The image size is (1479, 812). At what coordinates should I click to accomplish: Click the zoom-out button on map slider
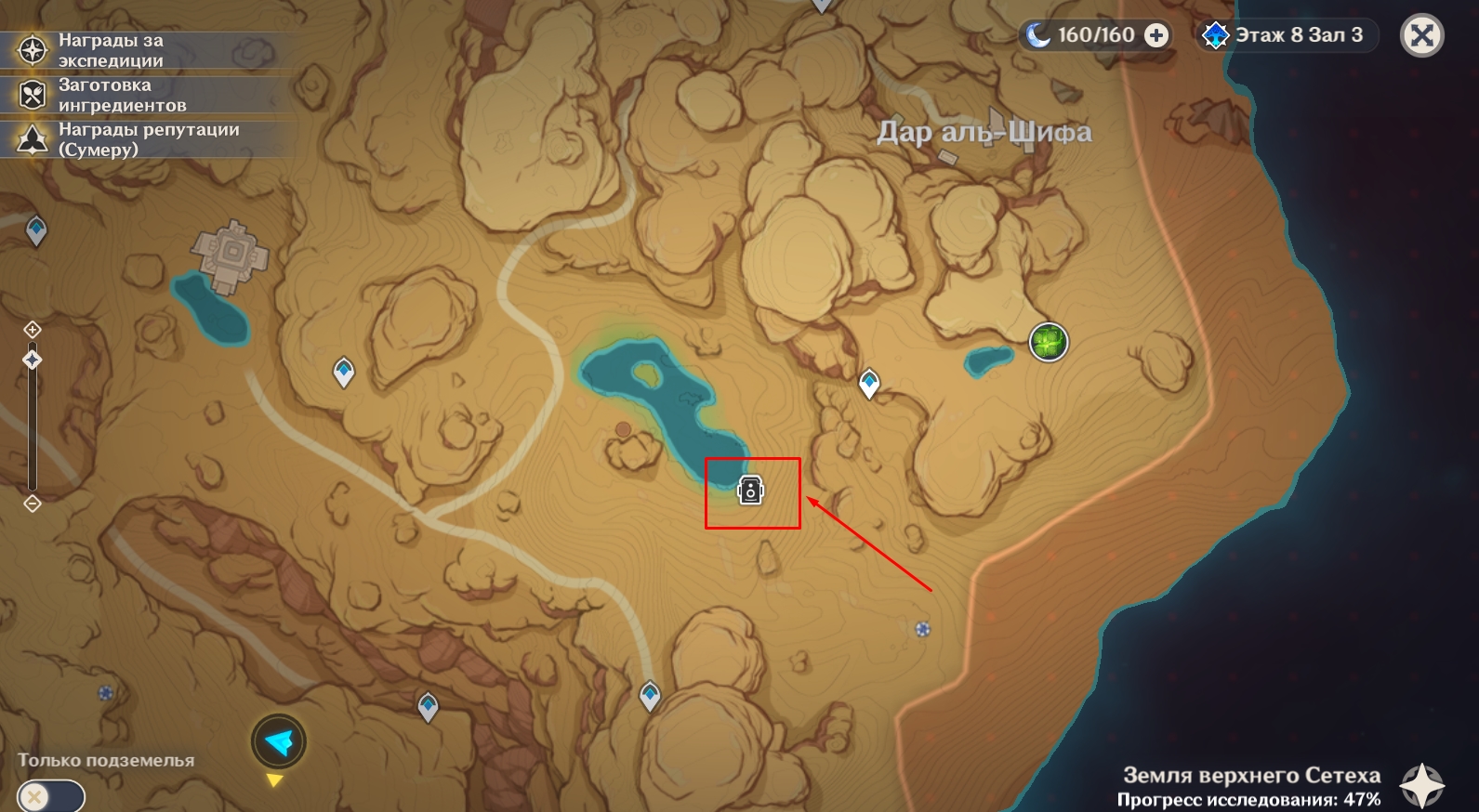coord(33,504)
